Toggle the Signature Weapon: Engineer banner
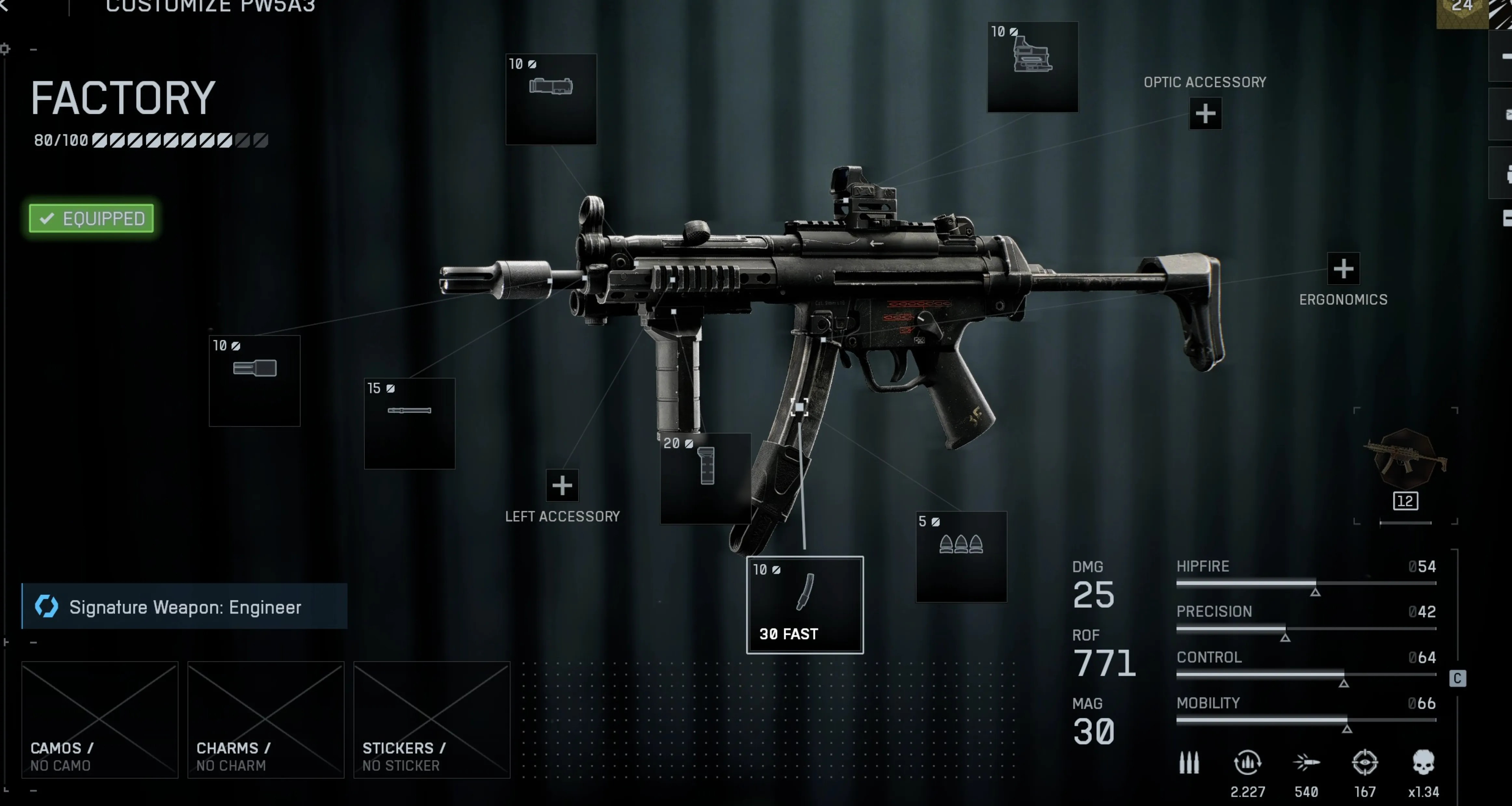This screenshot has height=806, width=1512. tap(185, 607)
